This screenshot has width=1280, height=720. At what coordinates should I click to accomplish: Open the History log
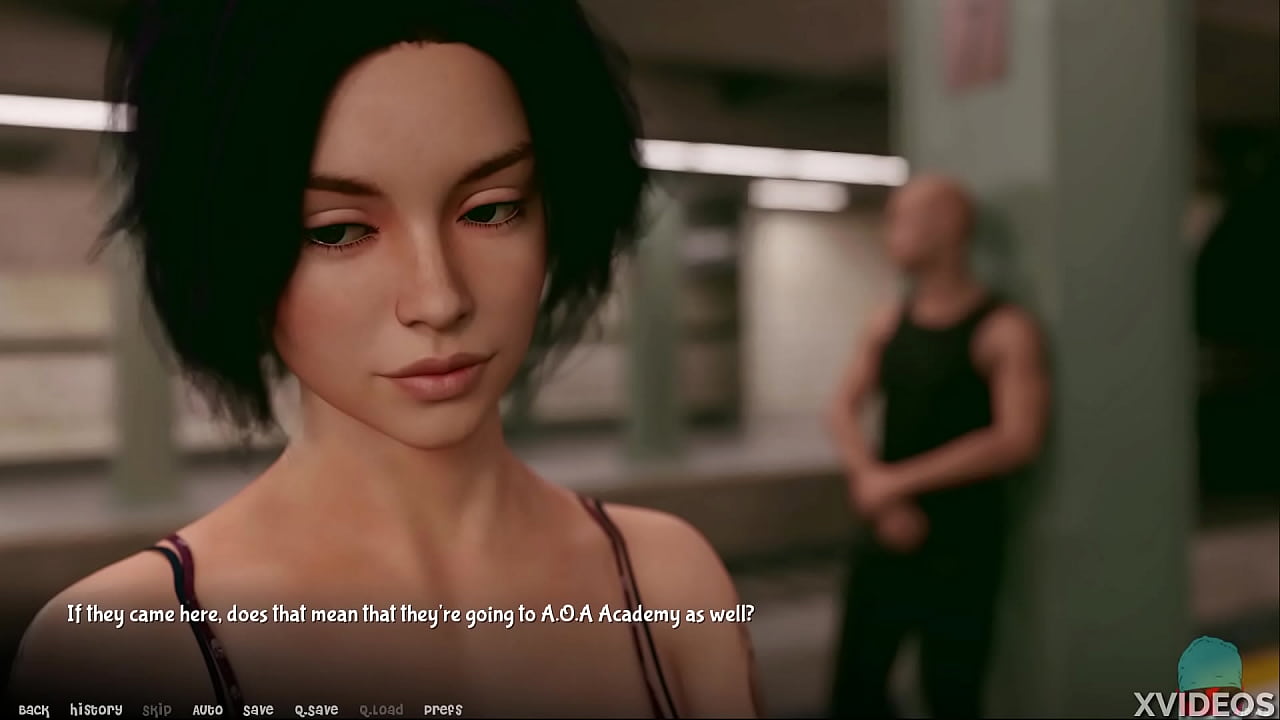coord(97,709)
